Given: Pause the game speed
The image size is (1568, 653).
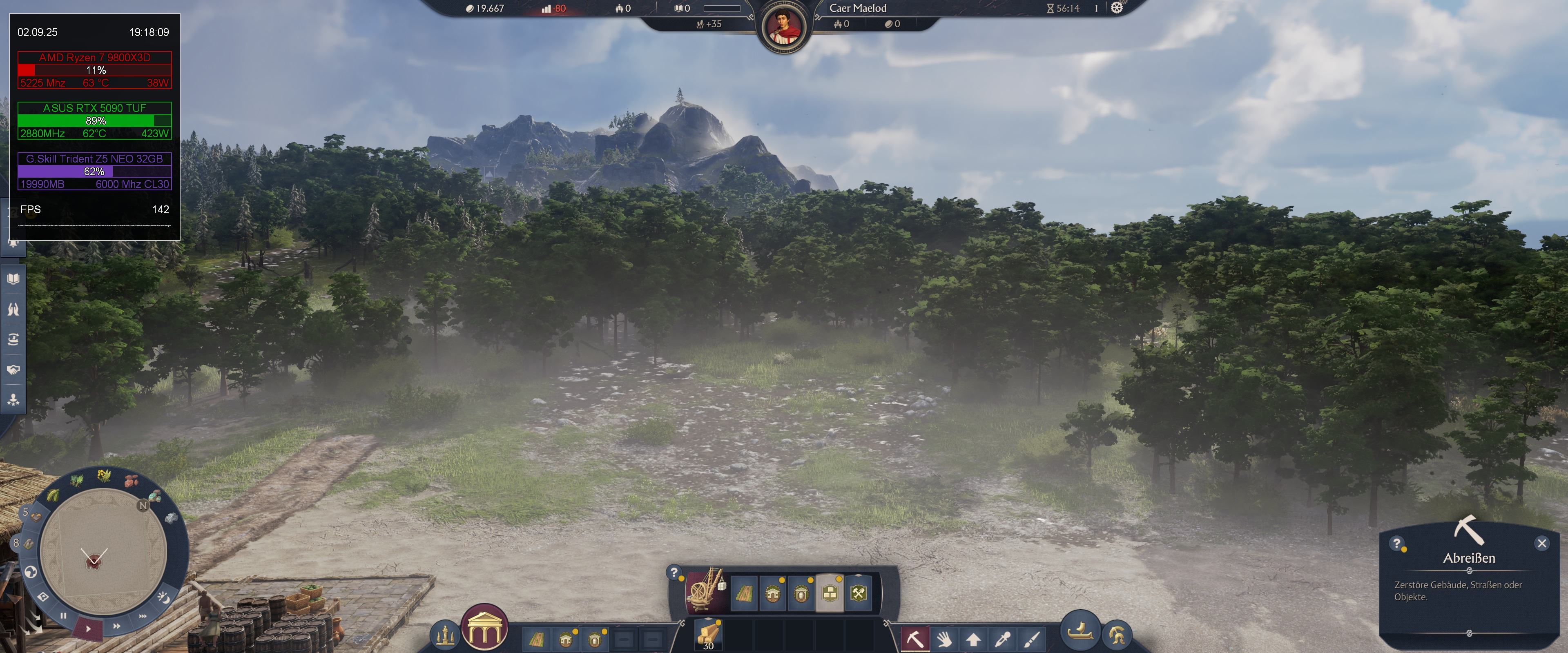Looking at the screenshot, I should coord(63,615).
